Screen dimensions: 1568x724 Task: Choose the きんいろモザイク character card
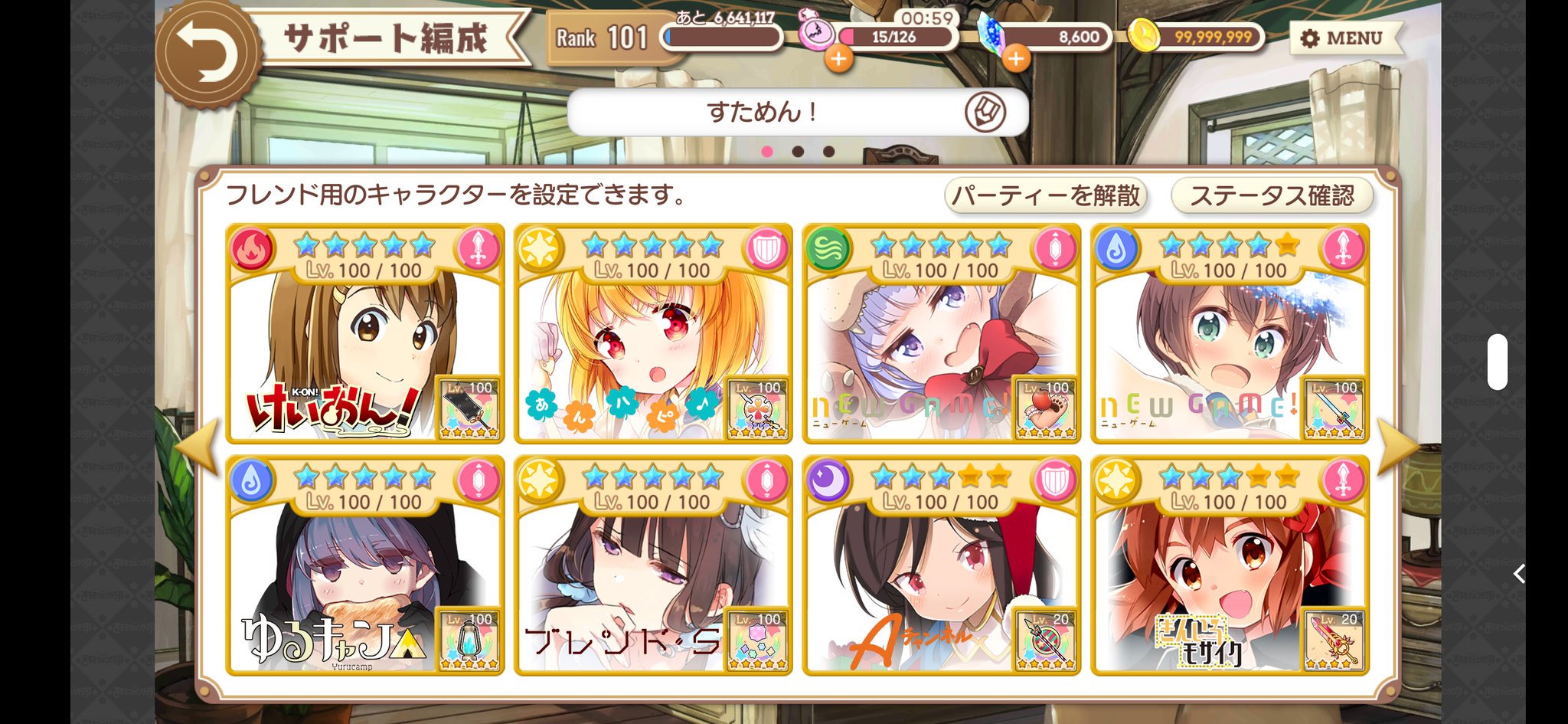coord(1230,565)
